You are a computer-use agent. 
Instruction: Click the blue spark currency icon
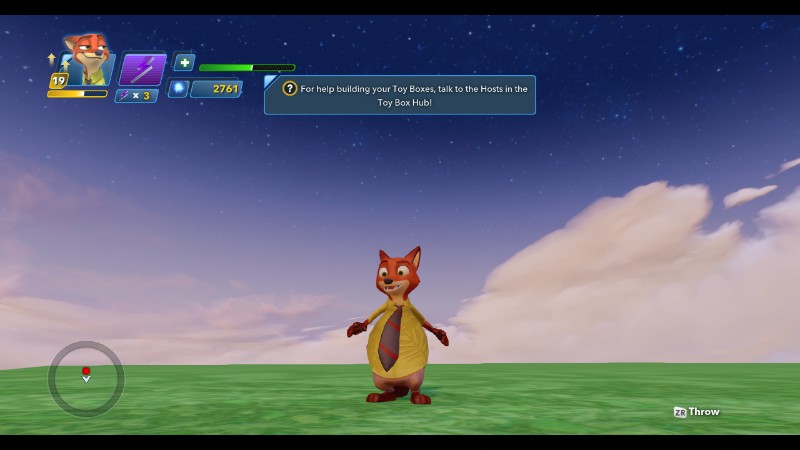(179, 89)
